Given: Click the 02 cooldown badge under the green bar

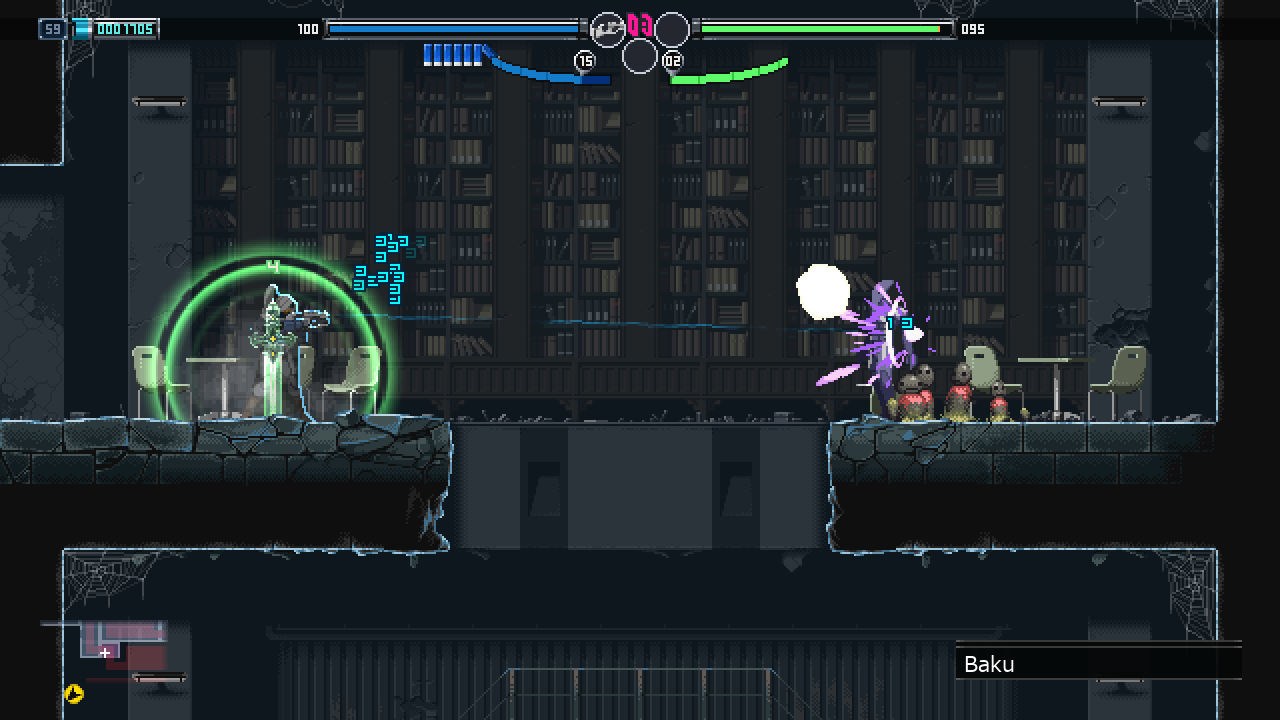Looking at the screenshot, I should coord(672,61).
